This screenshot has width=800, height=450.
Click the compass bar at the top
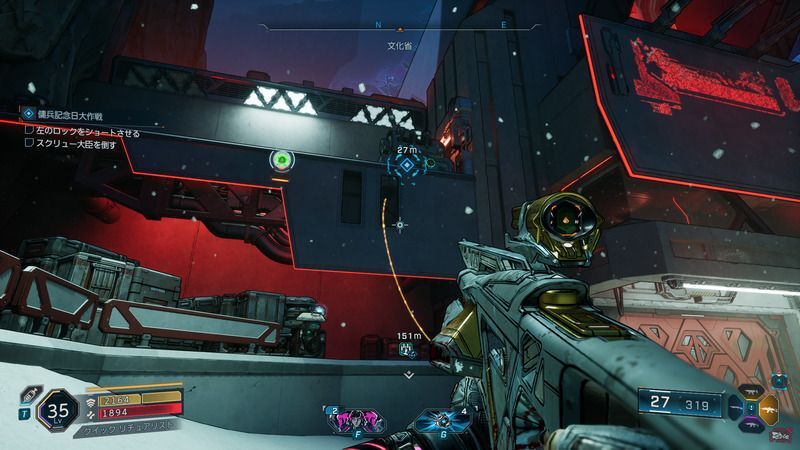pyautogui.click(x=400, y=27)
